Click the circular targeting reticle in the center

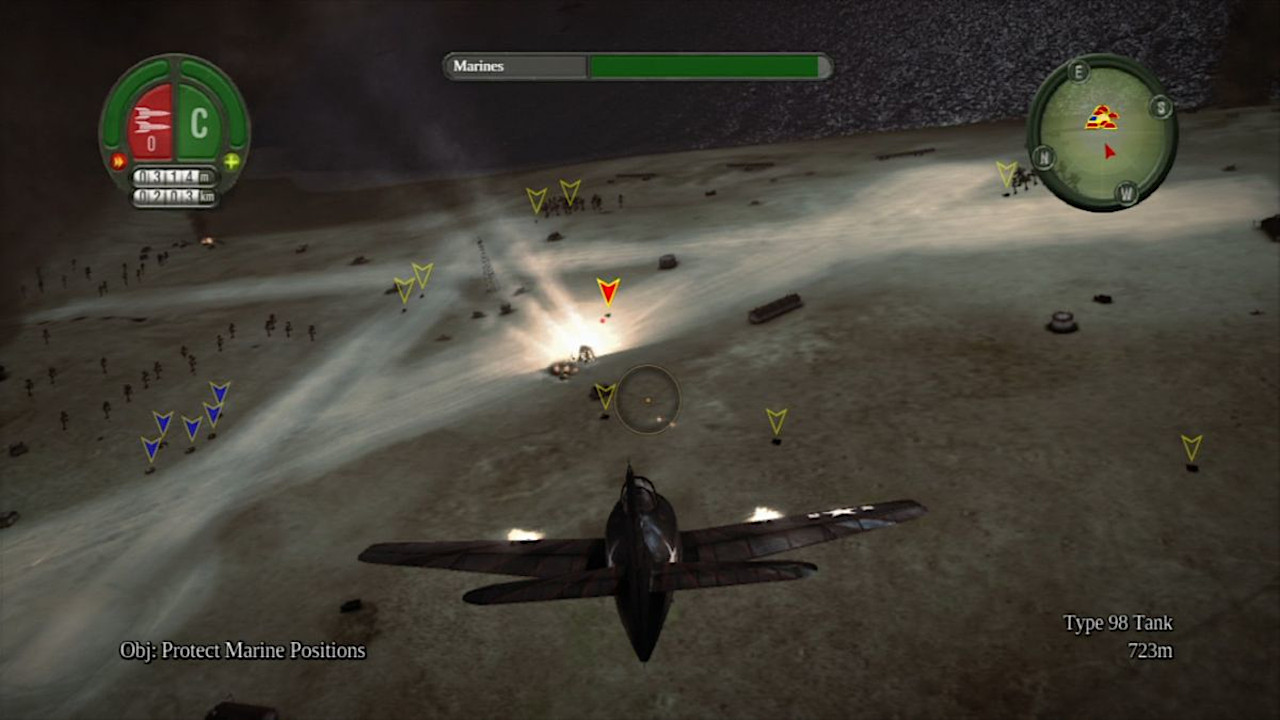coord(647,398)
